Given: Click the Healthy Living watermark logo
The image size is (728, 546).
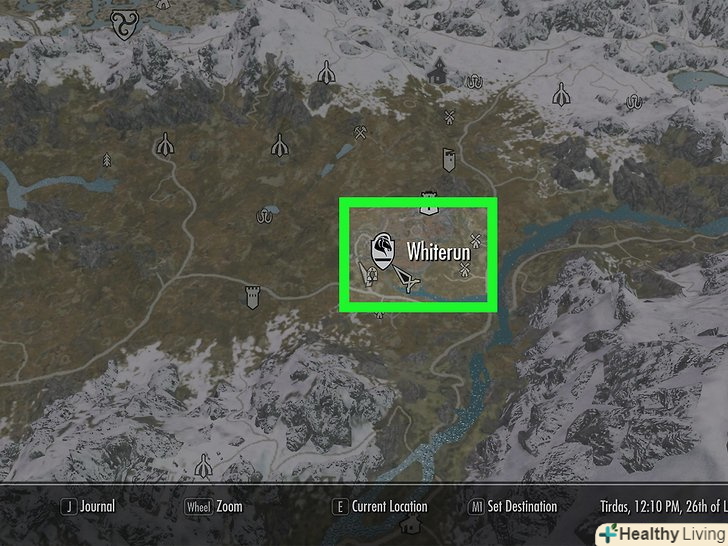Looking at the screenshot, I should pyautogui.click(x=661, y=533).
